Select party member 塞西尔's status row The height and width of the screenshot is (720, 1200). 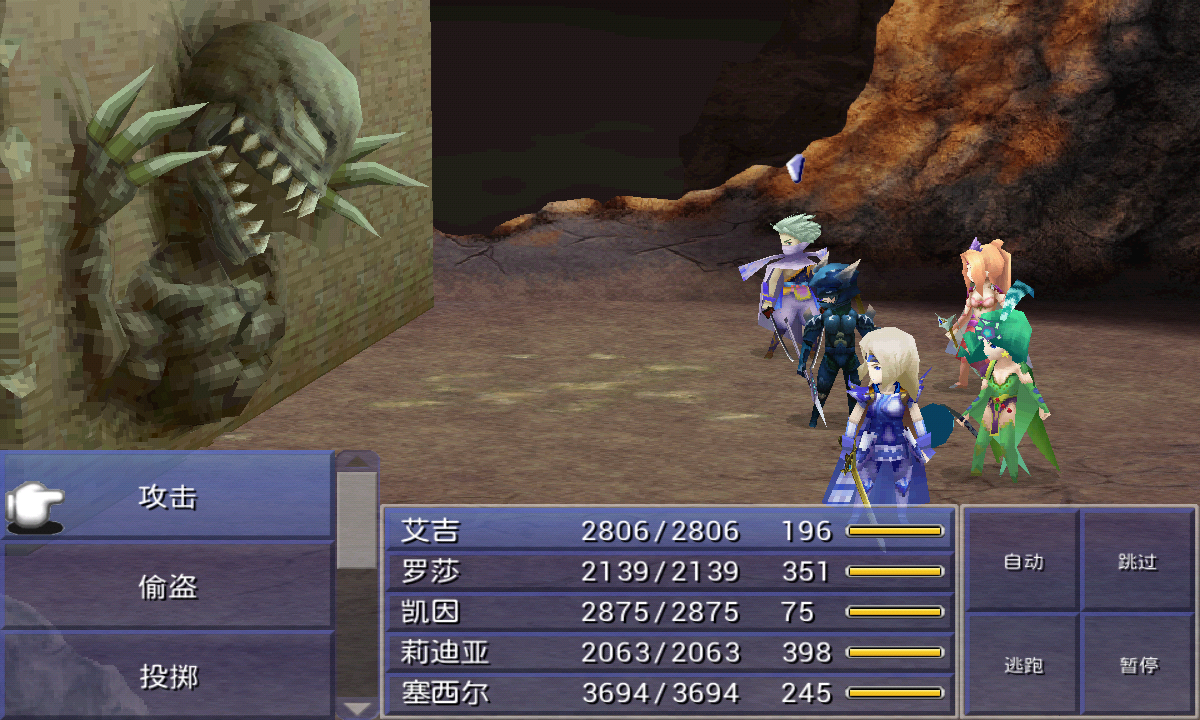click(x=668, y=692)
